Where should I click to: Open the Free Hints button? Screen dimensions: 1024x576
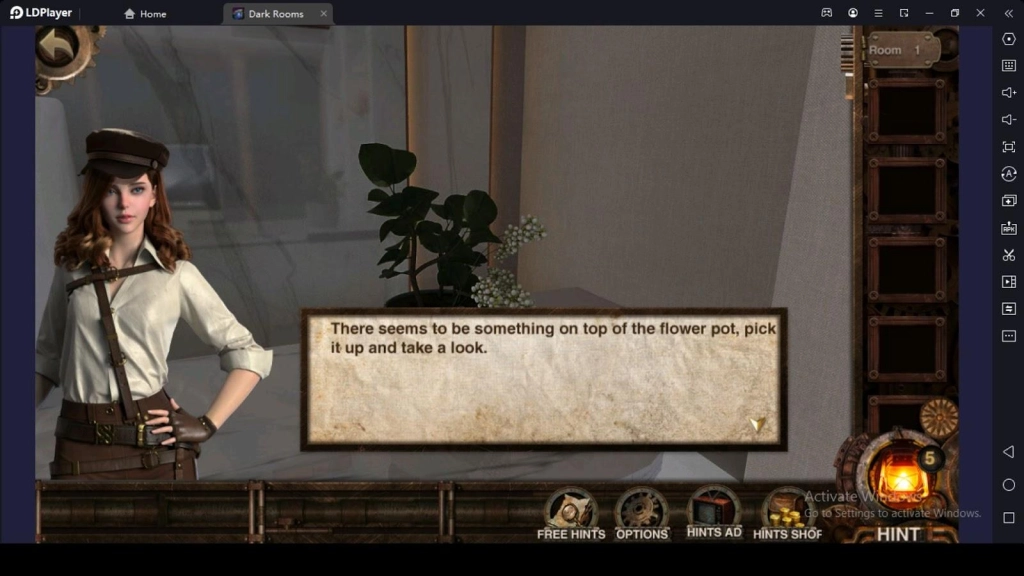point(571,512)
